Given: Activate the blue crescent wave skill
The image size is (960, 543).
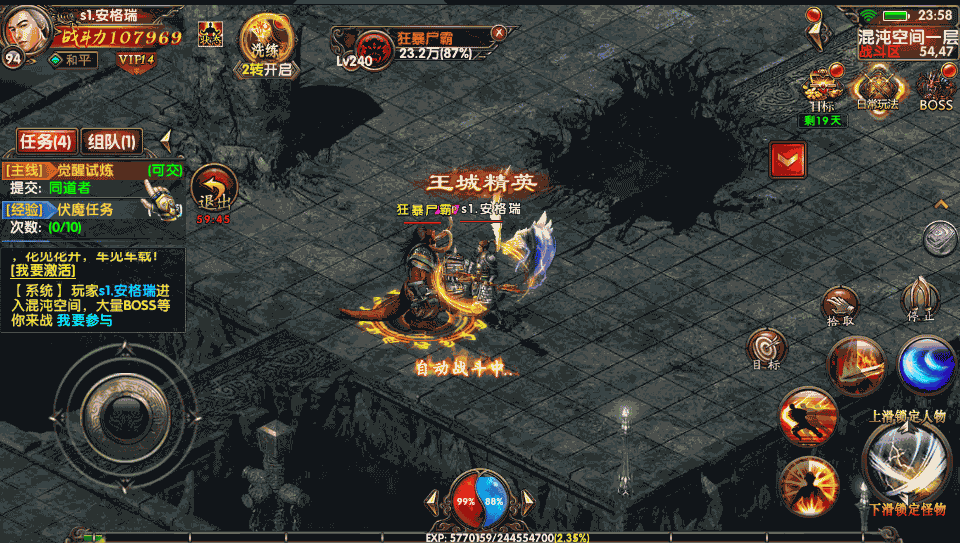Looking at the screenshot, I should (925, 363).
